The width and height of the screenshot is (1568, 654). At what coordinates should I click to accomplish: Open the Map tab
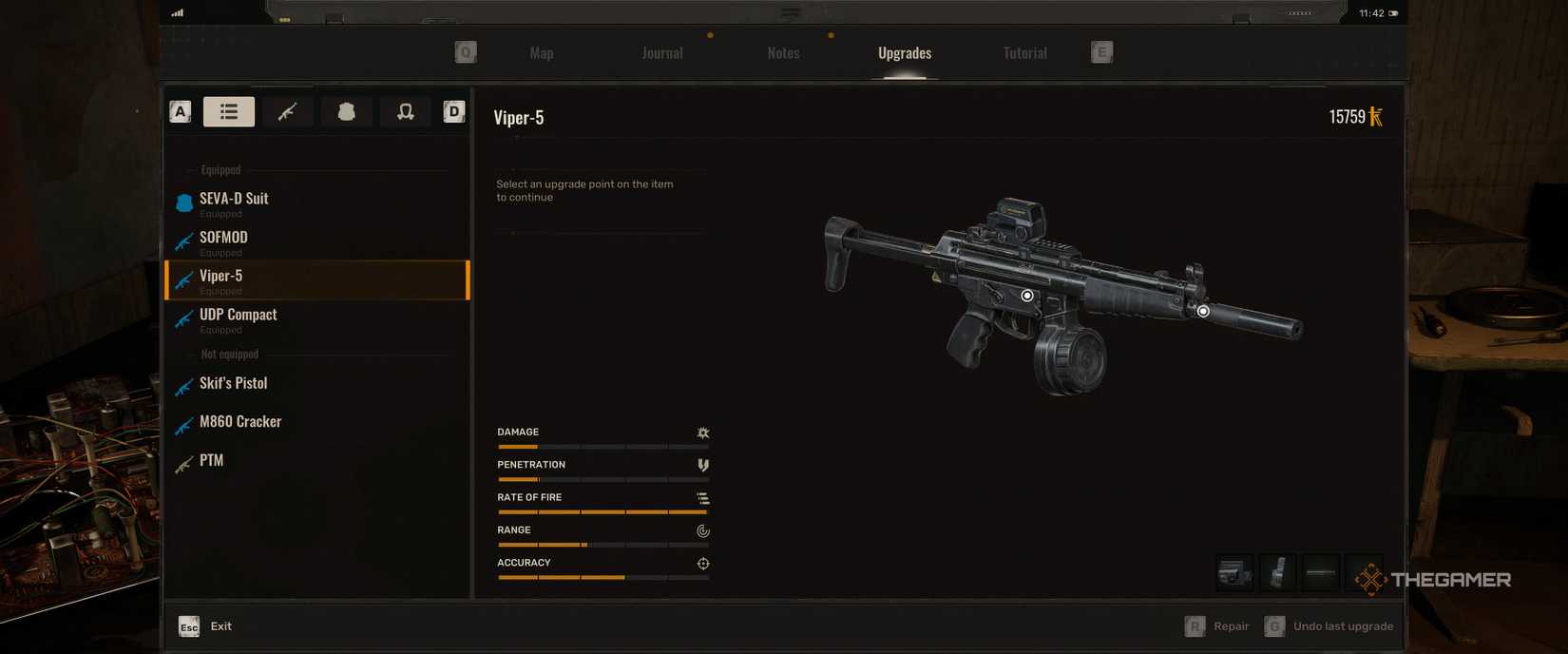[542, 53]
